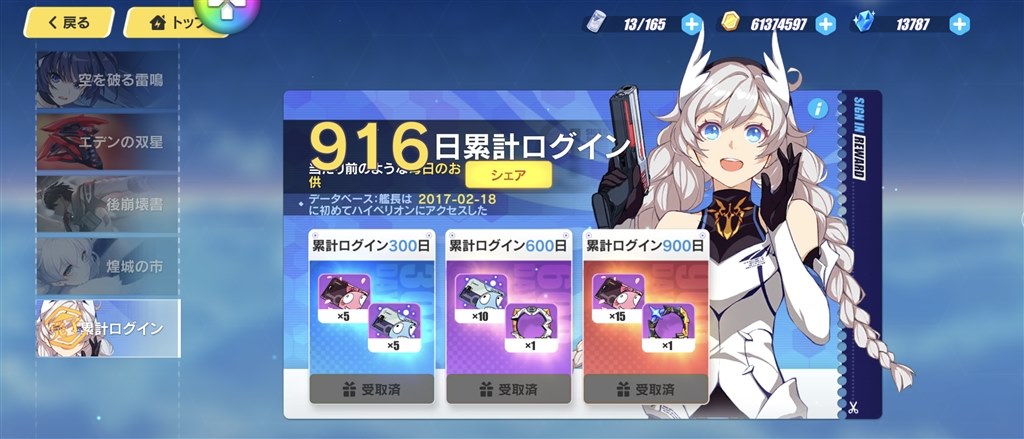The image size is (1024, 439).
Task: Select the 累計ログイン tab
Action: (108, 327)
